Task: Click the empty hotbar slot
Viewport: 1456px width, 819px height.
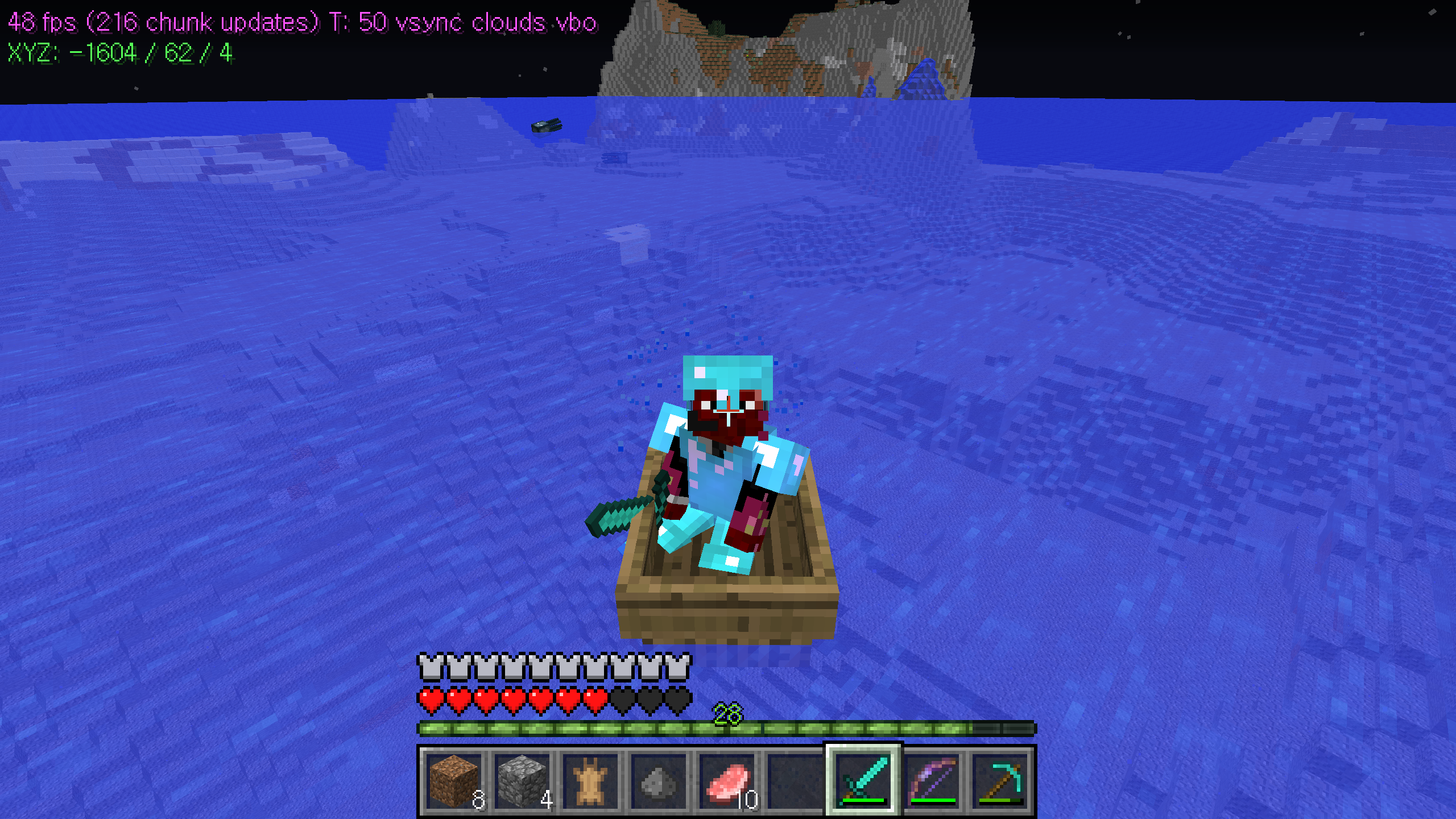Action: (x=795, y=781)
